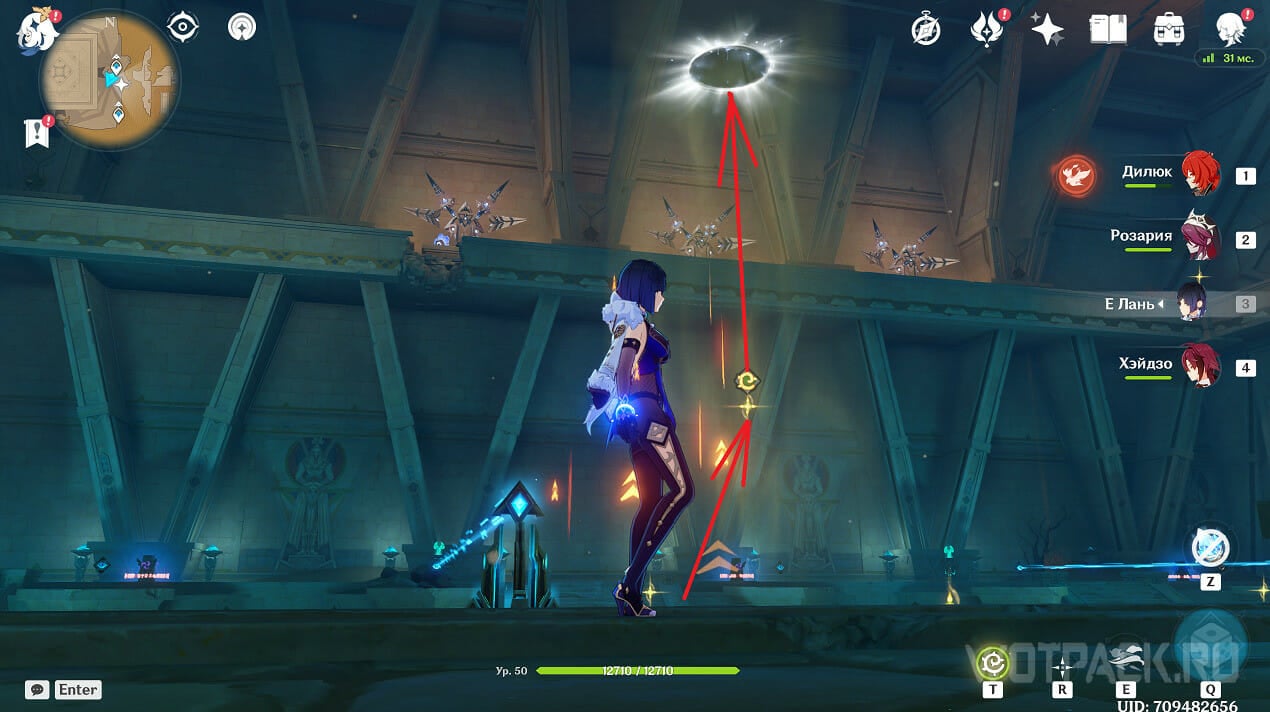Toggle elemental sight eye icon
This screenshot has width=1270, height=712.
point(183,27)
